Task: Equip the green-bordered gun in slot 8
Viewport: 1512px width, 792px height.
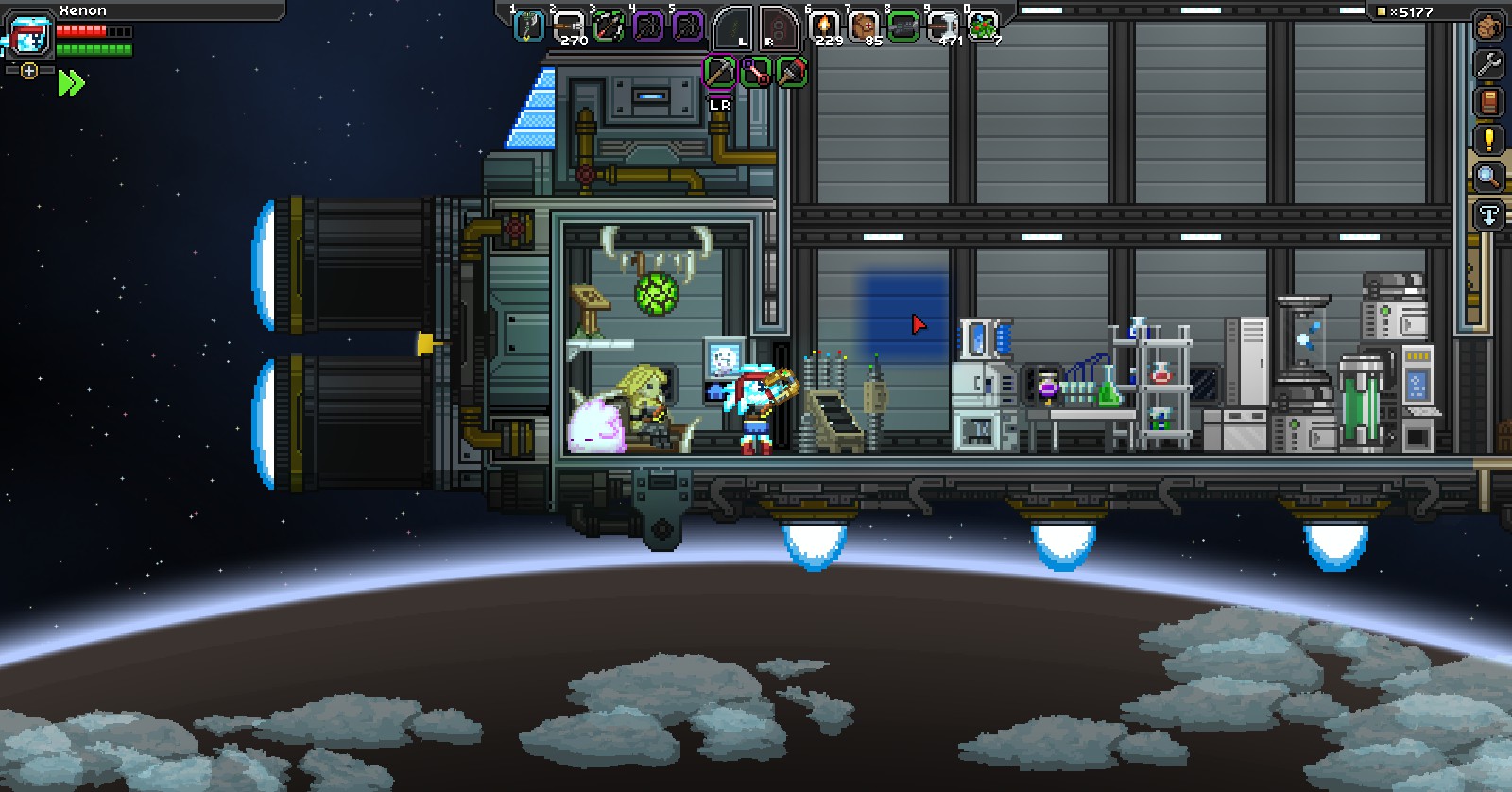Action: click(903, 26)
